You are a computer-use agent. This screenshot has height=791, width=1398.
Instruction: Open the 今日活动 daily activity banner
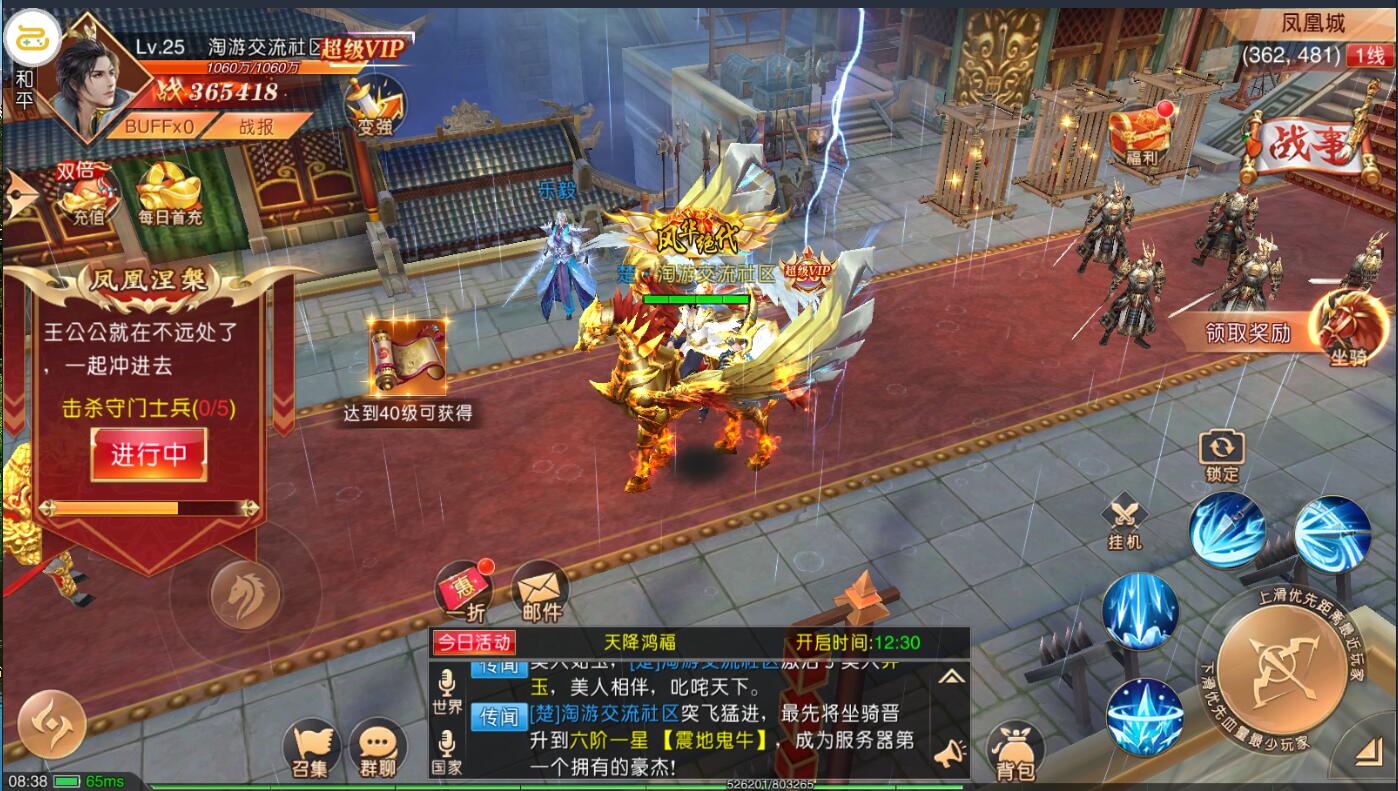(x=475, y=642)
